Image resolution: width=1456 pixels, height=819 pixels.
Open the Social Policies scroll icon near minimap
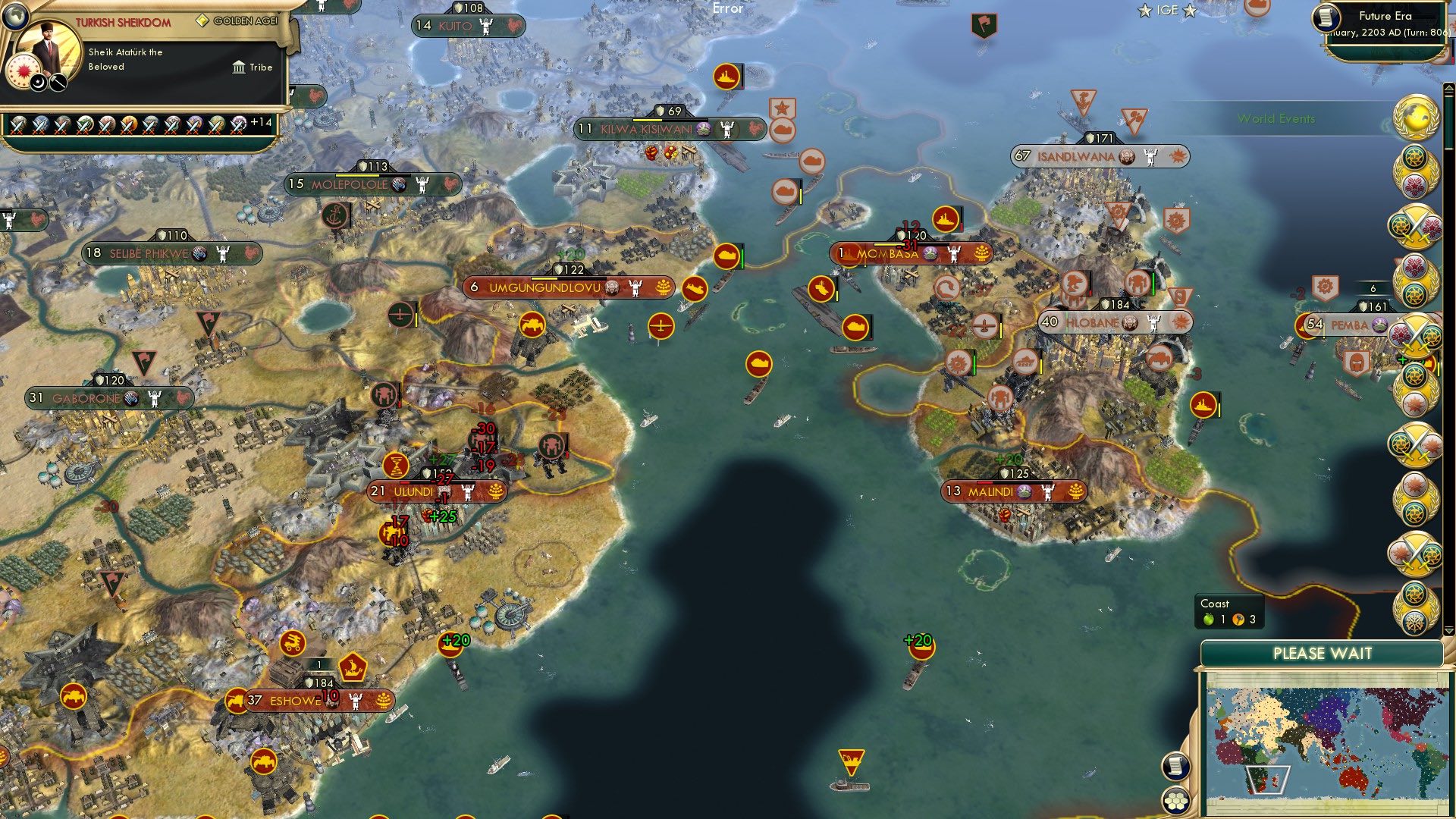click(1176, 767)
